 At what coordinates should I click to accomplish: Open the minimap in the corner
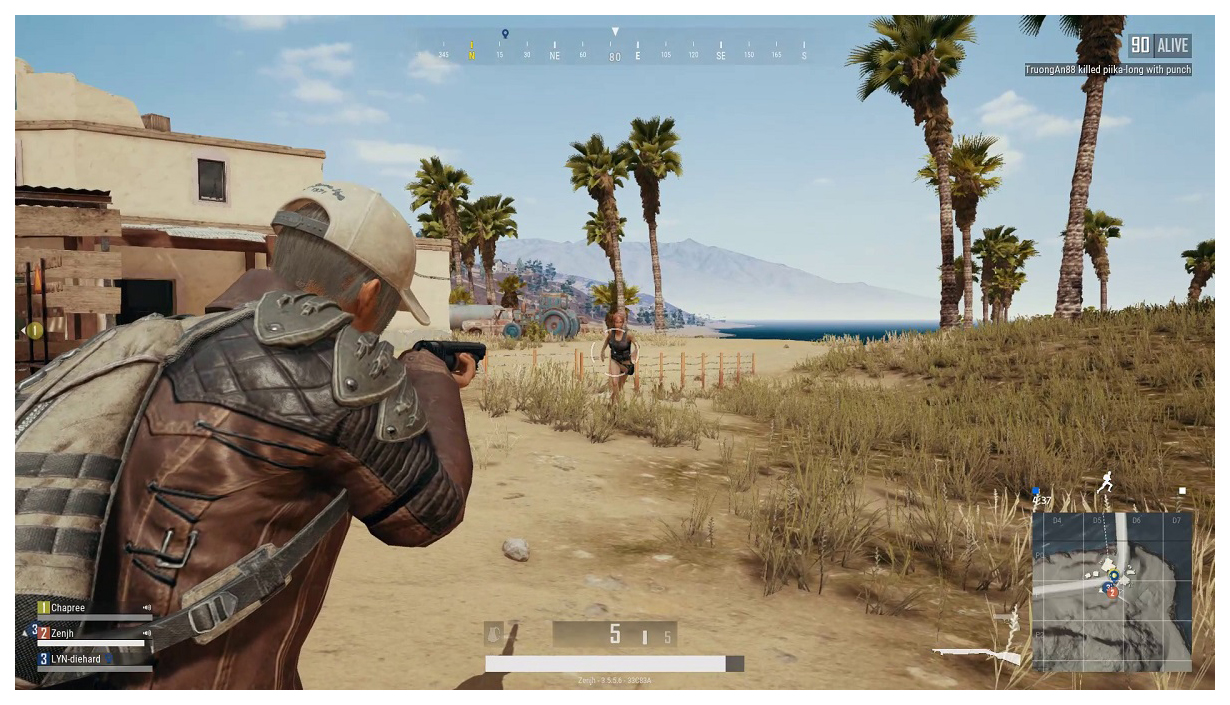point(1111,591)
